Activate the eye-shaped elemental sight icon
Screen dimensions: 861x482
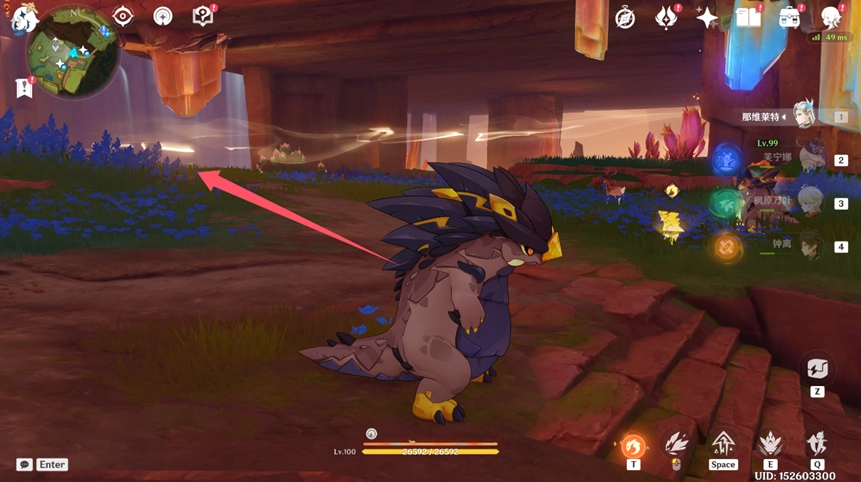click(123, 16)
